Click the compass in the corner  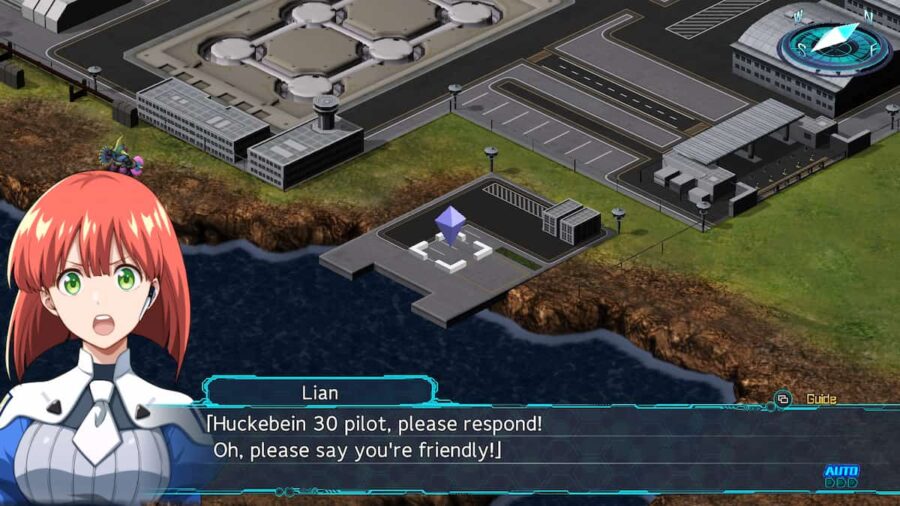click(835, 46)
